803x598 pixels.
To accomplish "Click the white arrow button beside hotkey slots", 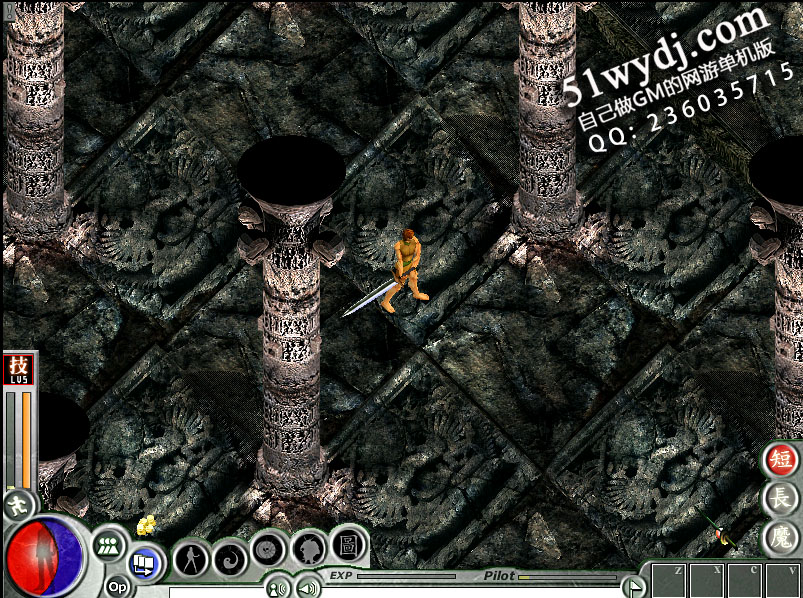I will (631, 586).
